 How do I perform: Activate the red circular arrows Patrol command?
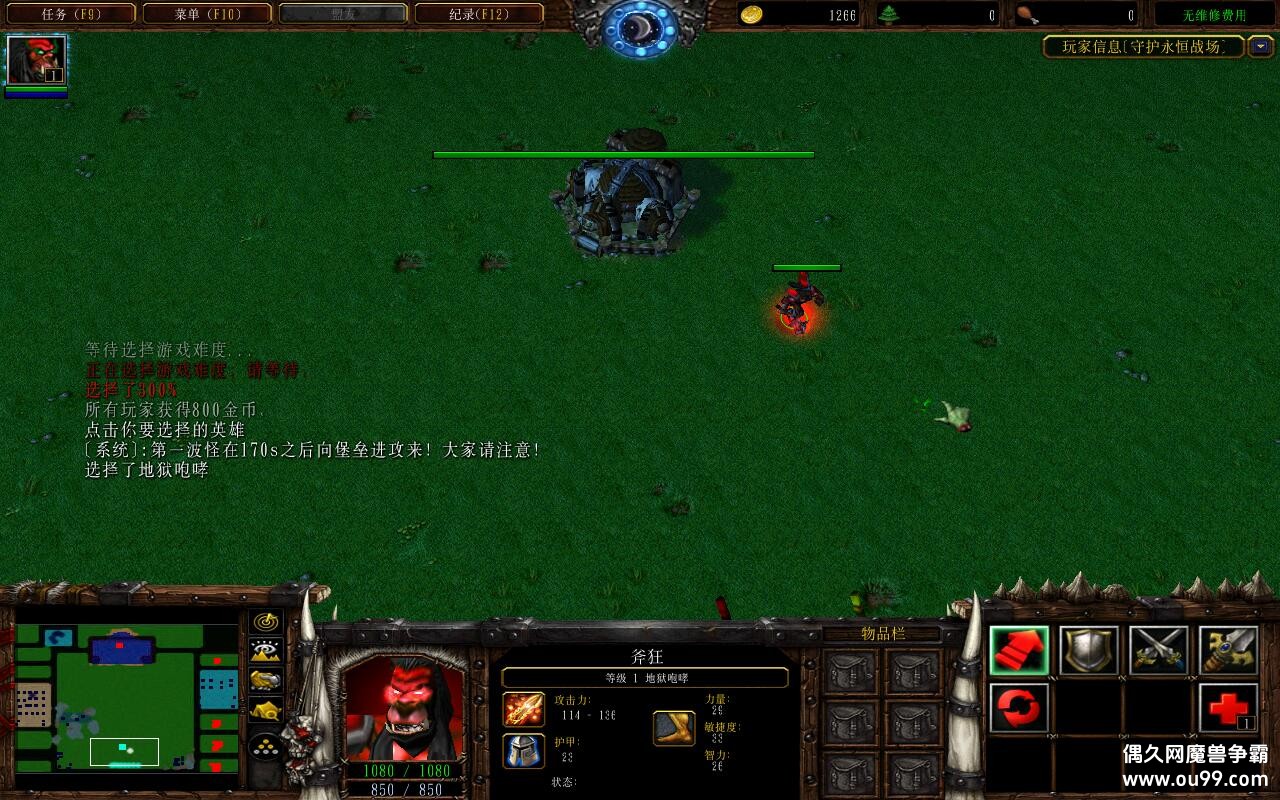click(x=1019, y=709)
